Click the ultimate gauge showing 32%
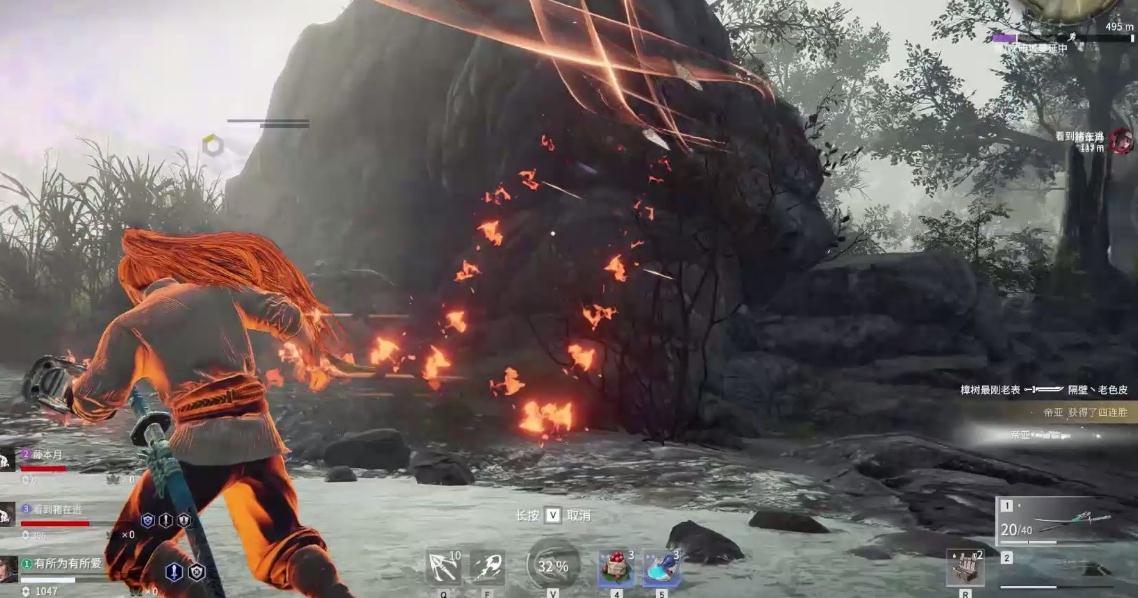This screenshot has height=598, width=1138. [552, 565]
